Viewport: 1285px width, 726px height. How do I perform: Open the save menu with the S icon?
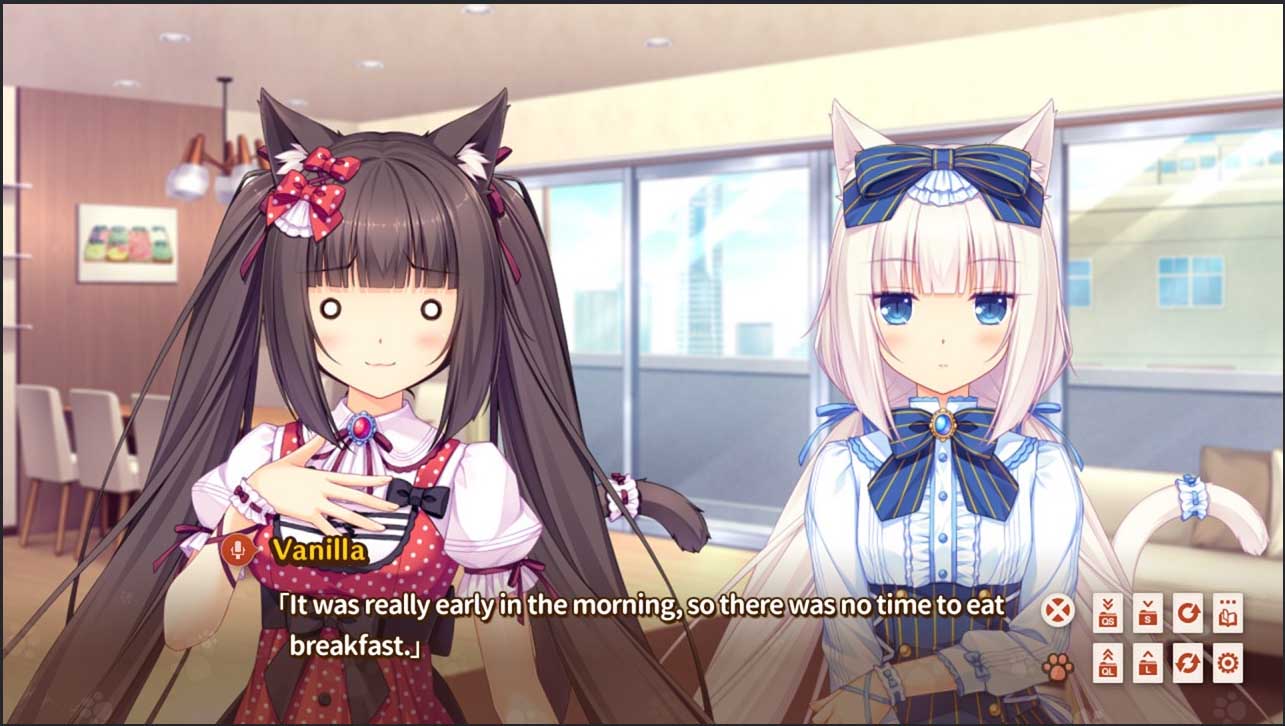(1148, 611)
